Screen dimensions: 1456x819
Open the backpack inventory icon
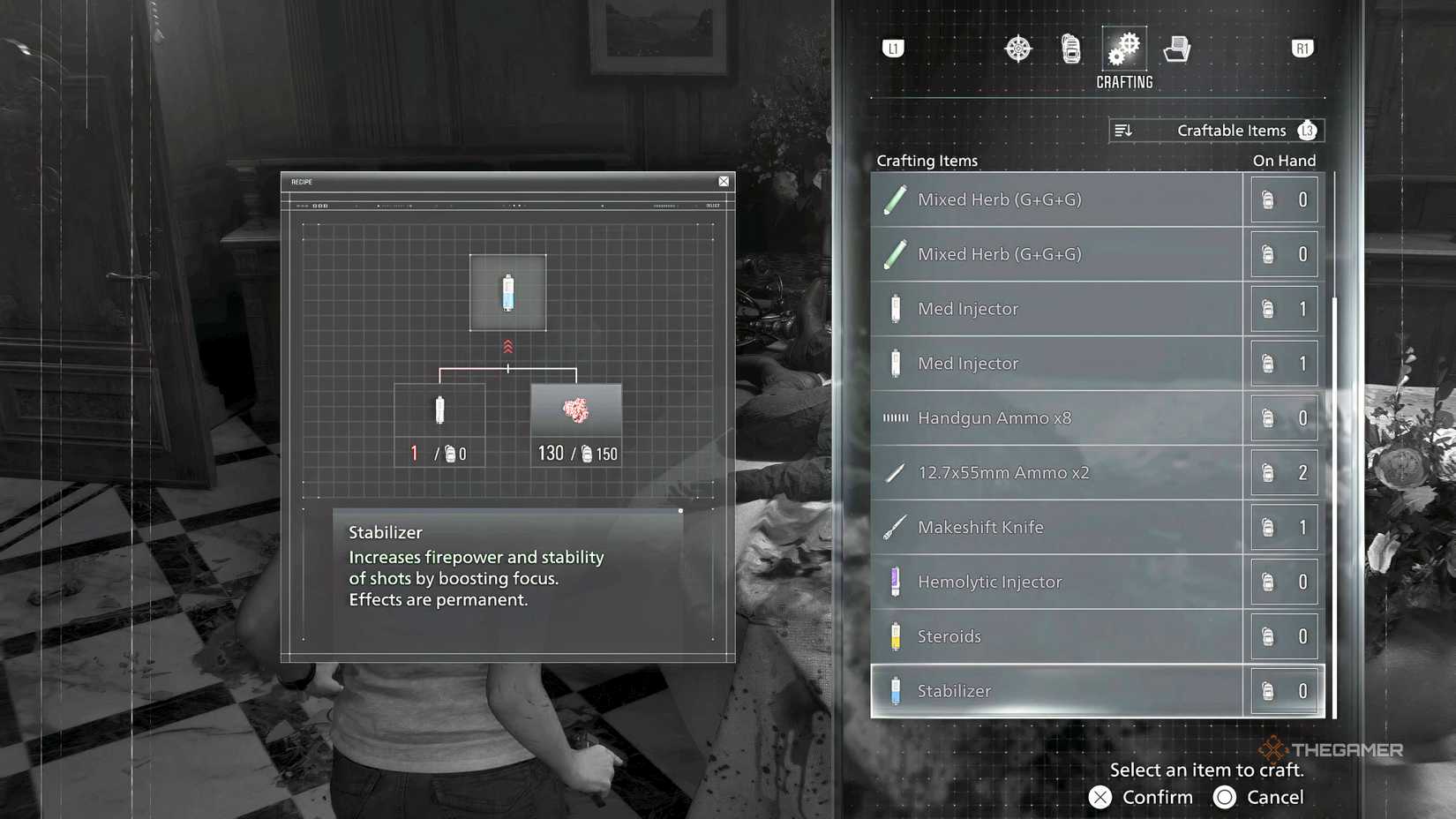1071,49
